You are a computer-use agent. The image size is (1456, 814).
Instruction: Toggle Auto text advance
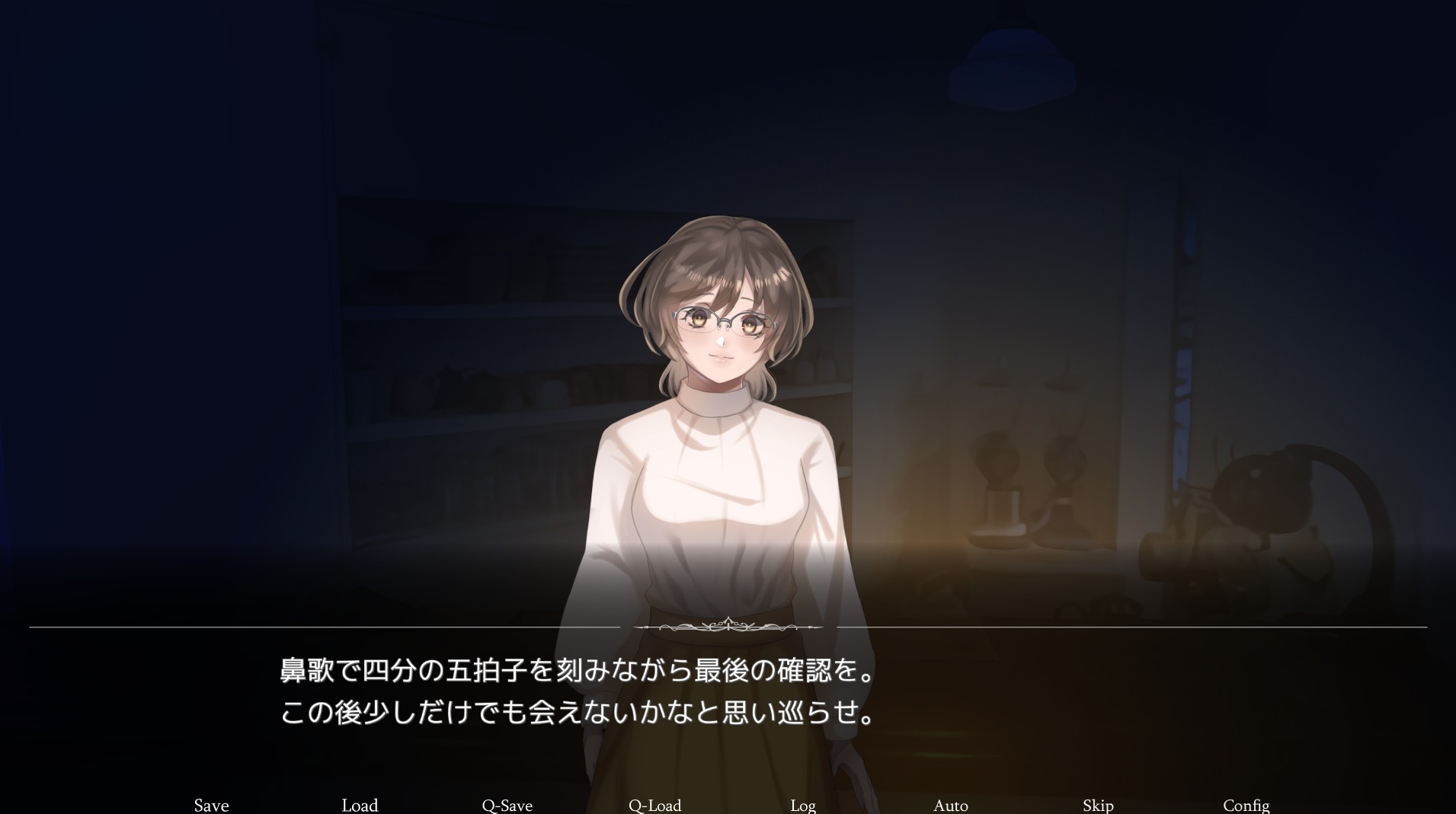[x=950, y=805]
